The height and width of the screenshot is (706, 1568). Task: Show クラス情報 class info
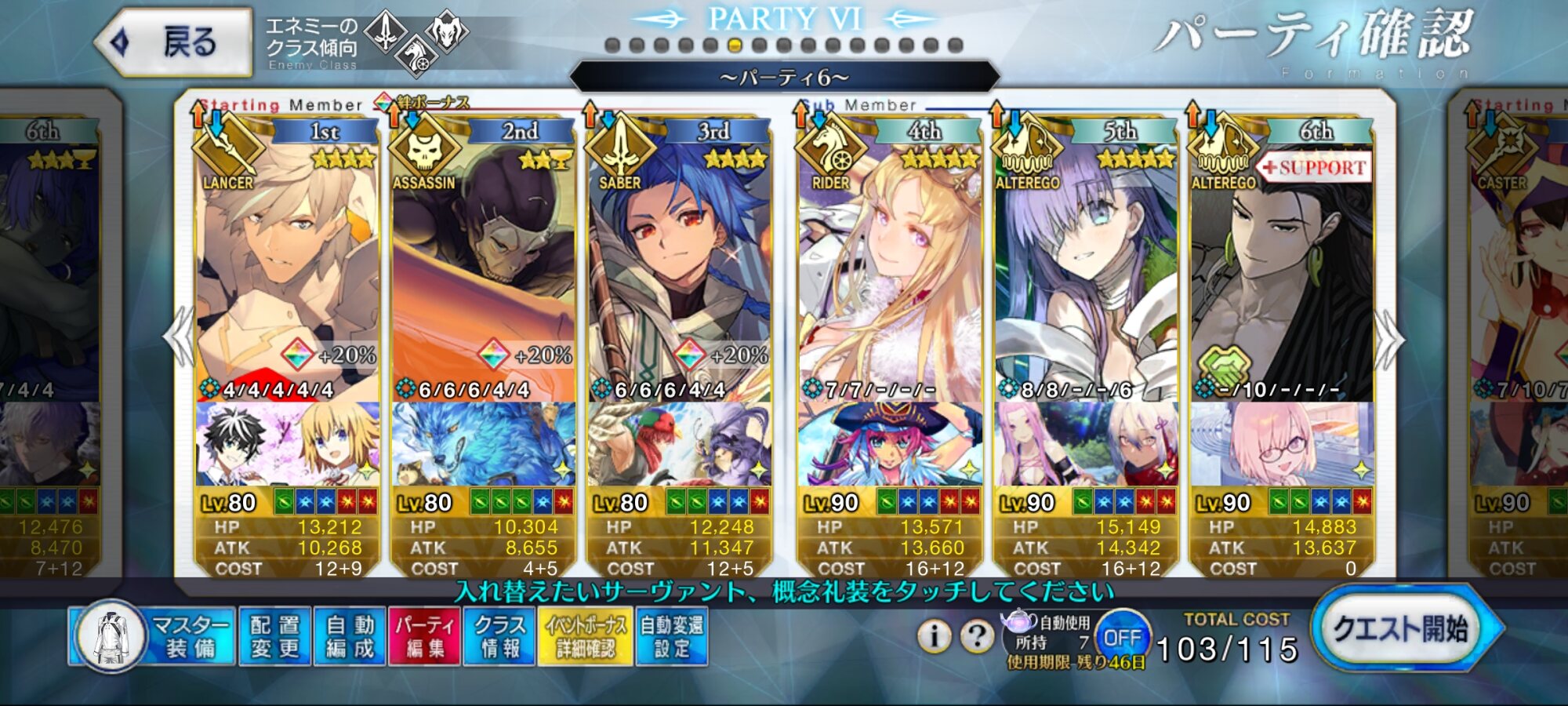tap(499, 636)
